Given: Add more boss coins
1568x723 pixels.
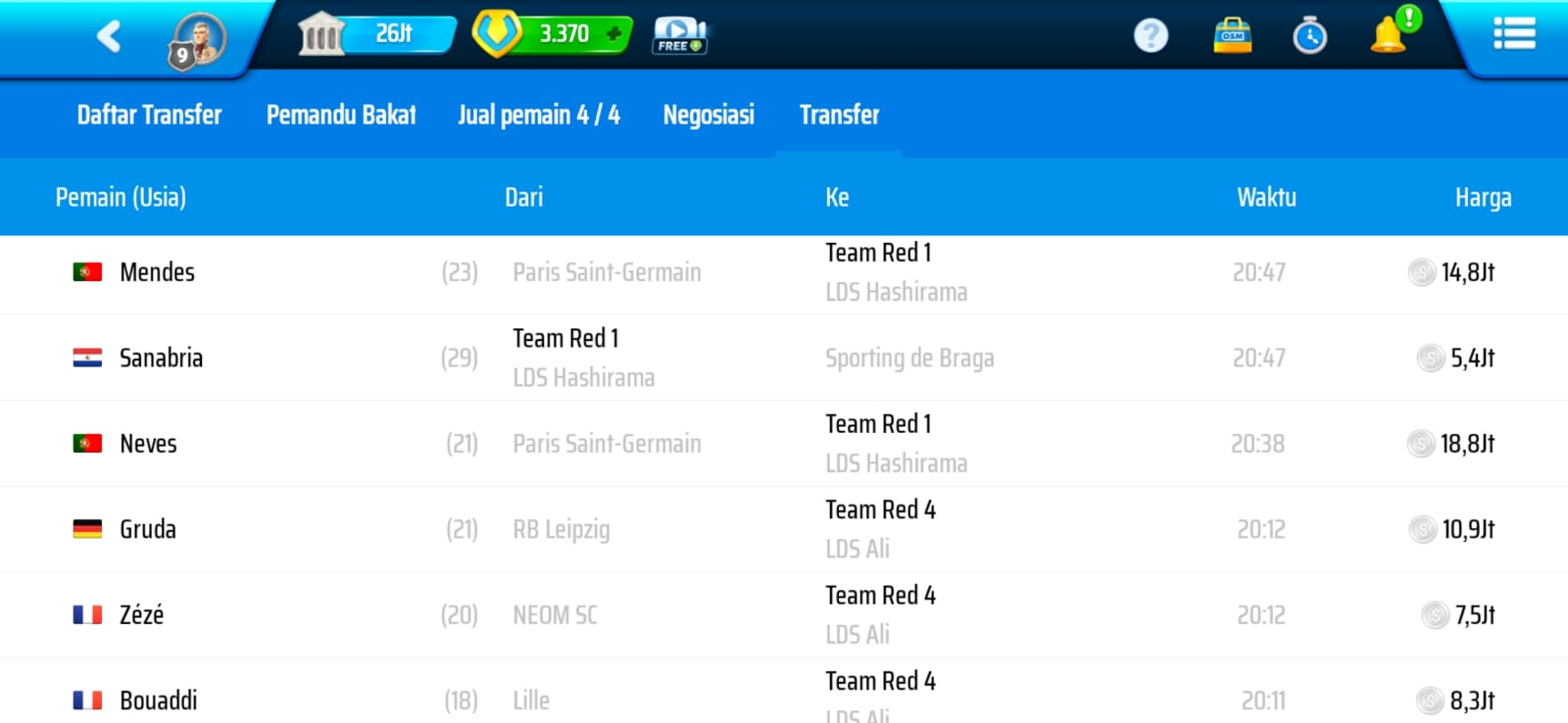Looking at the screenshot, I should click(x=614, y=34).
